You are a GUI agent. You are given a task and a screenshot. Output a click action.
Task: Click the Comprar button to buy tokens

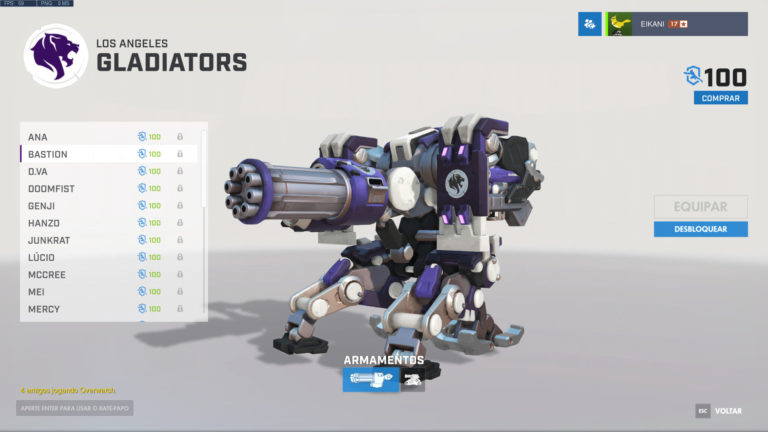[720, 98]
